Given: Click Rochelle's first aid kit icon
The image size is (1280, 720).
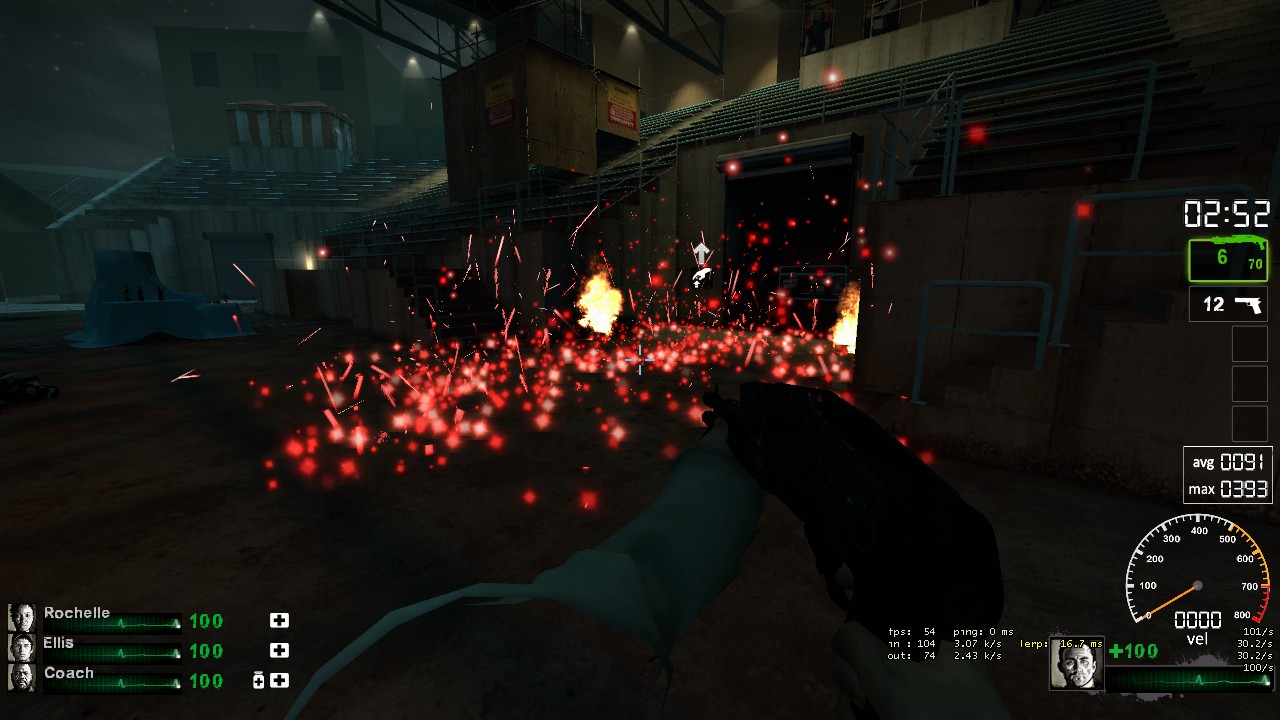Looking at the screenshot, I should (x=279, y=621).
